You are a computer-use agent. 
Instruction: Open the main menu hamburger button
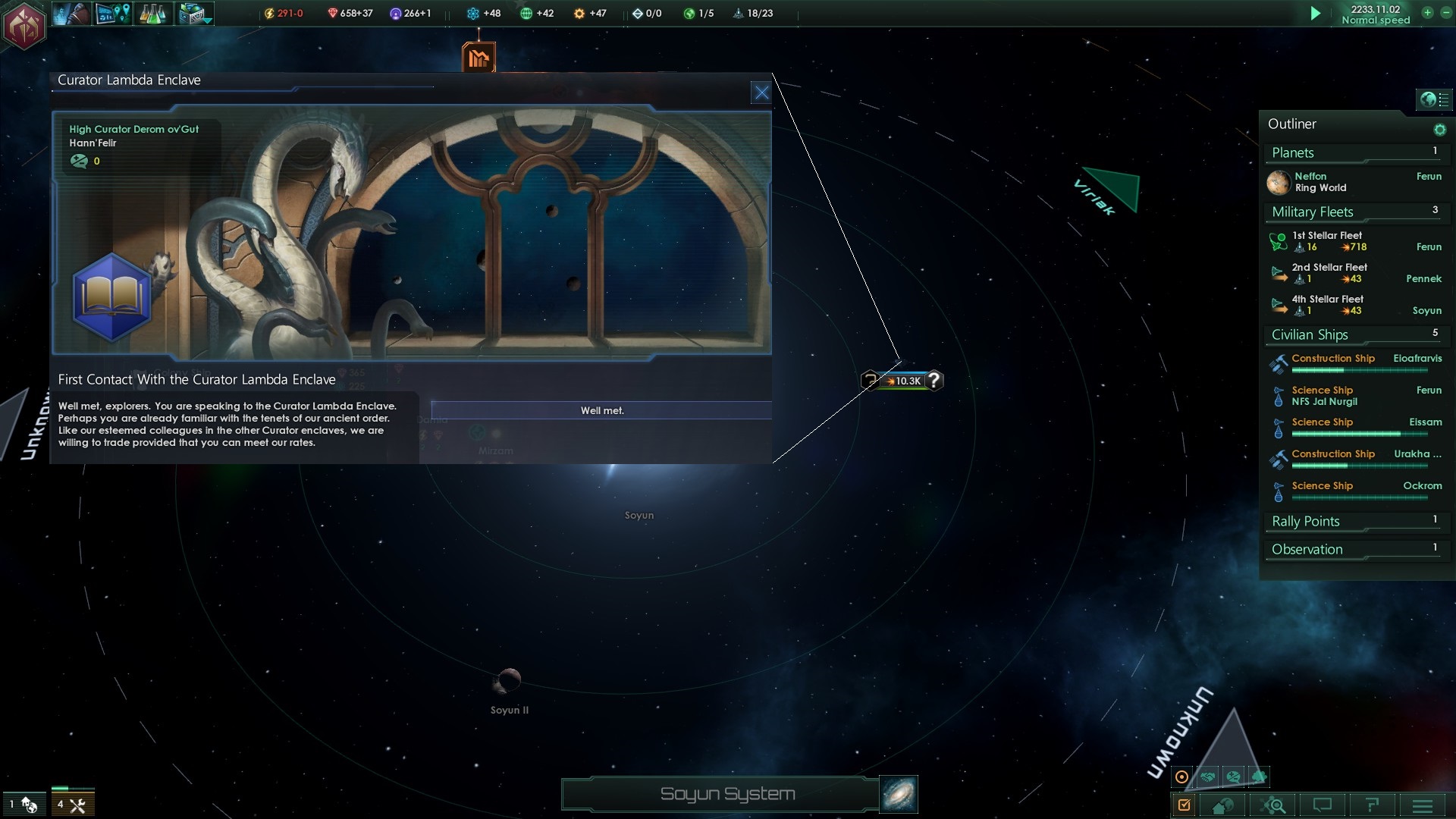click(1423, 805)
